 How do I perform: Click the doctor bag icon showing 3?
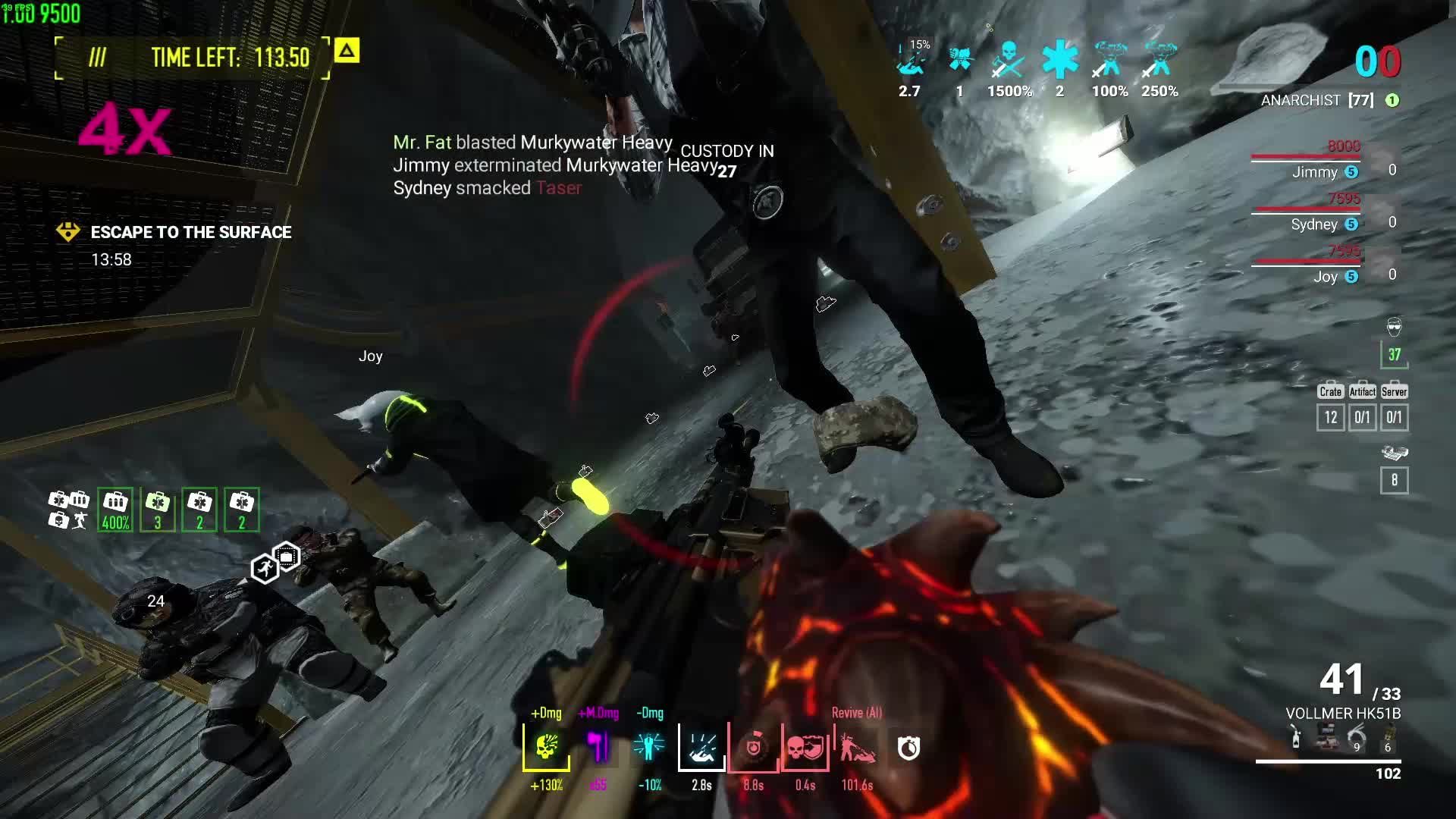tap(158, 509)
